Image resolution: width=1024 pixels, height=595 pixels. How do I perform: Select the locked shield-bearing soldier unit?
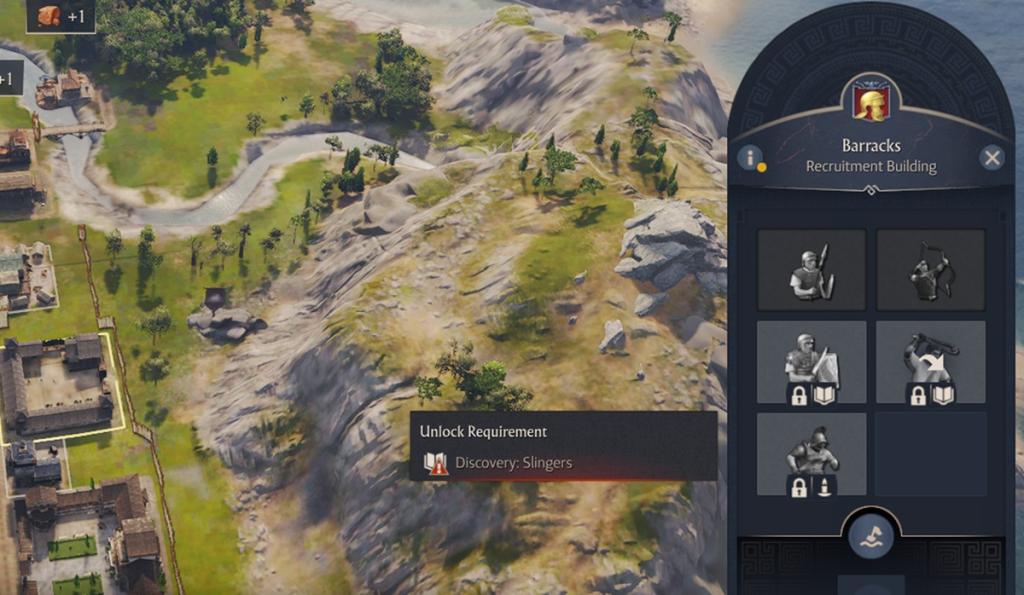(x=811, y=362)
